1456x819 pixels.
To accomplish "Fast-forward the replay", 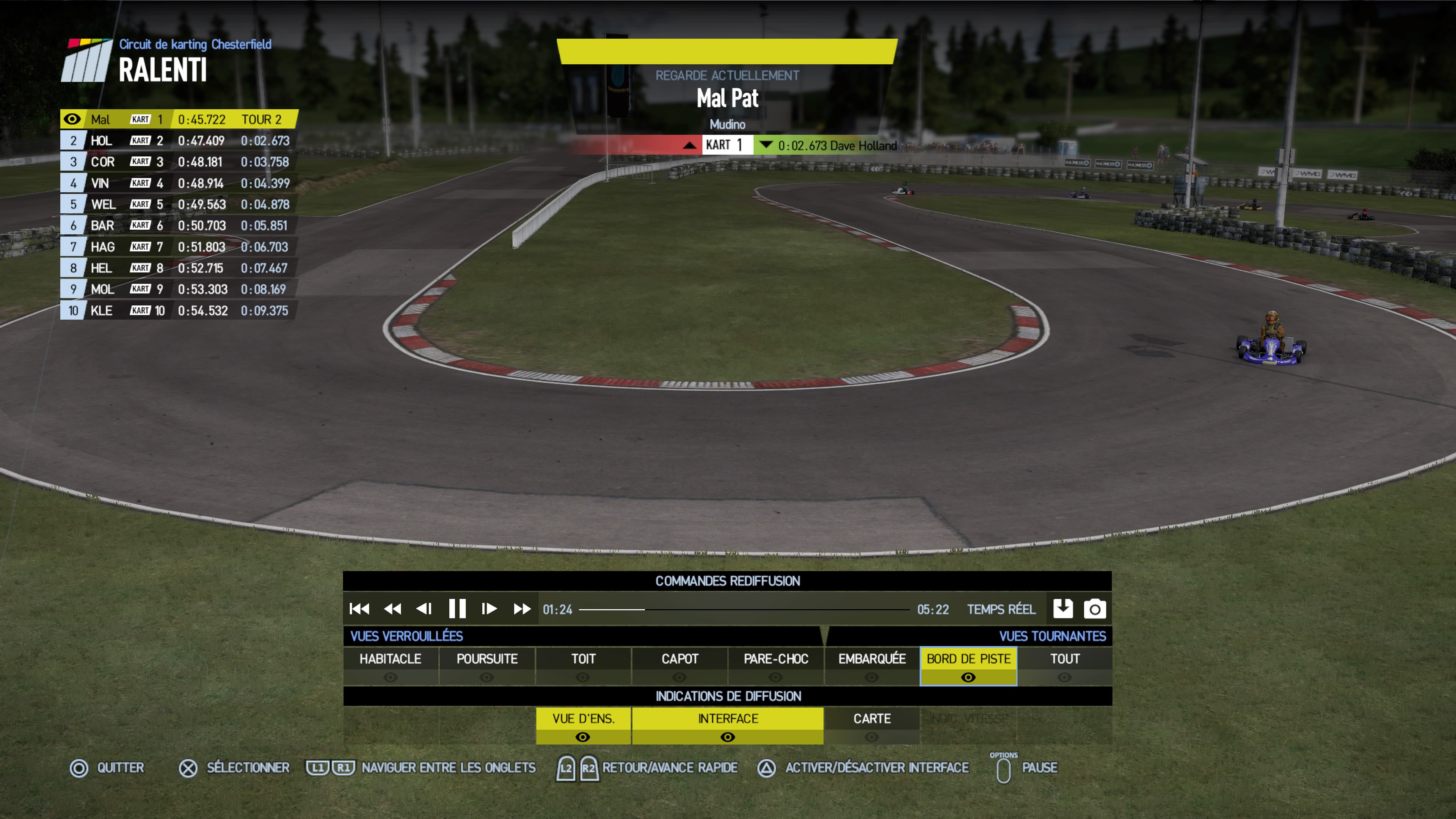I will click(522, 609).
